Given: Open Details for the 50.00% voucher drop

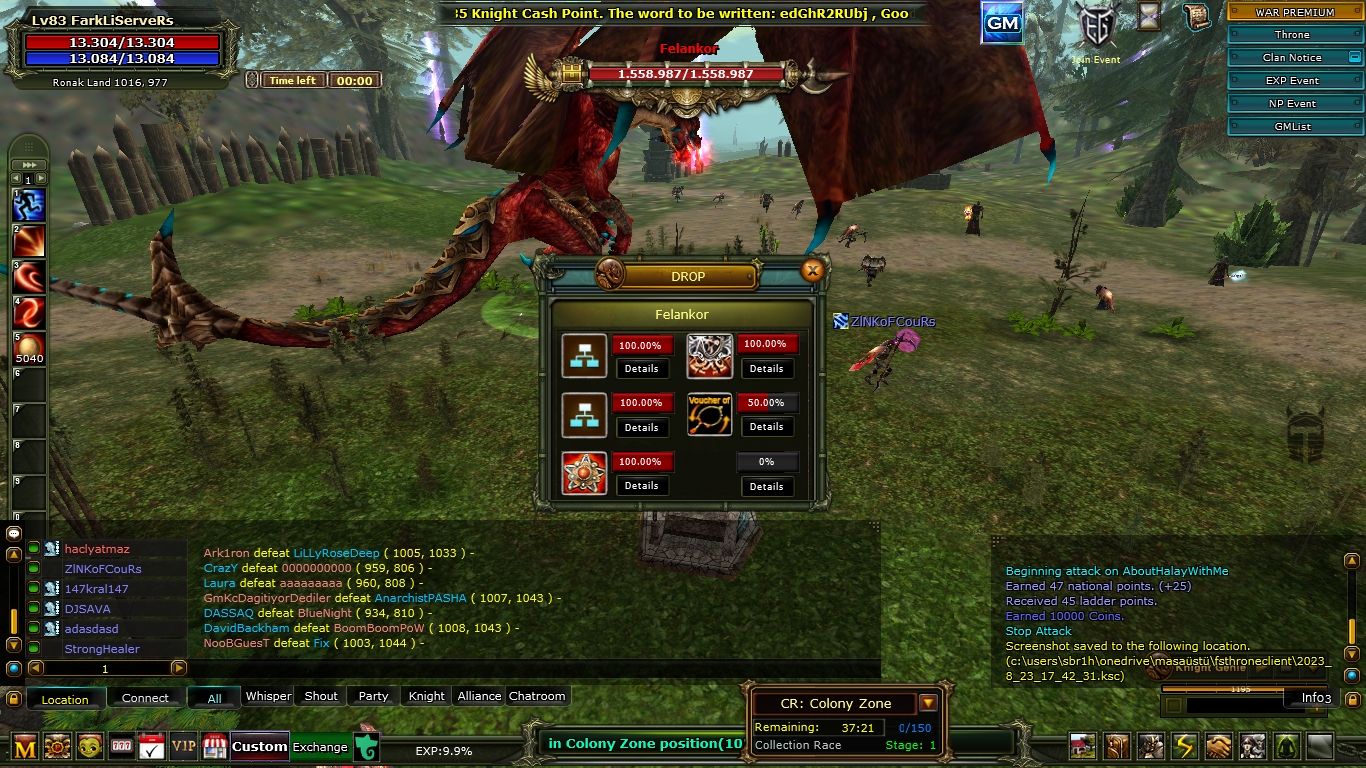Looking at the screenshot, I should tap(766, 427).
